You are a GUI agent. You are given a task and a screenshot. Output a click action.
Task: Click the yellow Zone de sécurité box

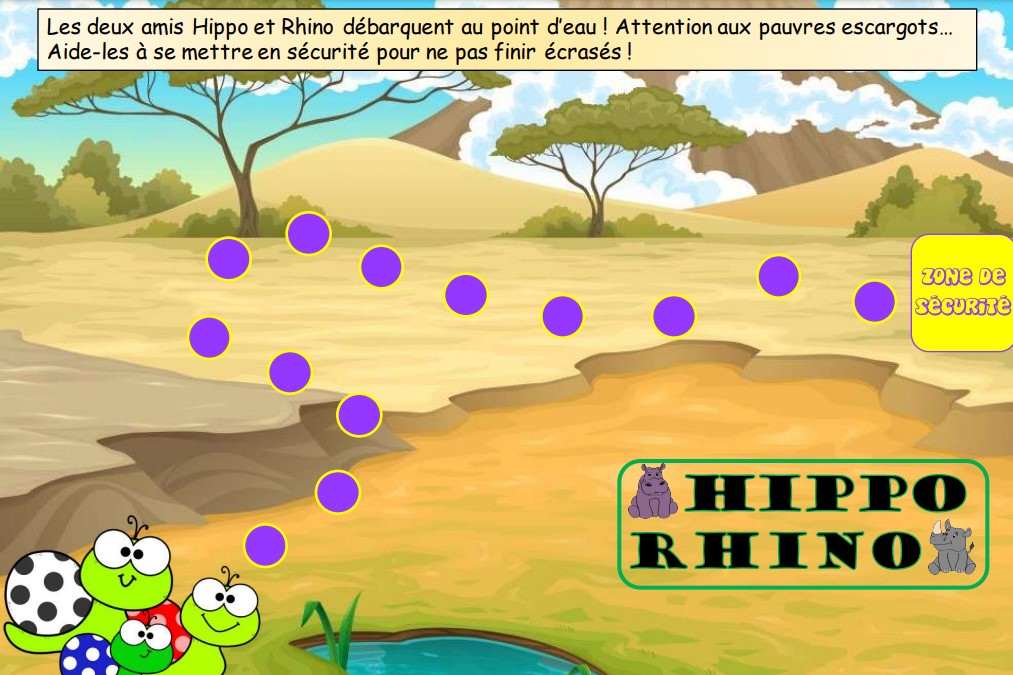click(962, 293)
